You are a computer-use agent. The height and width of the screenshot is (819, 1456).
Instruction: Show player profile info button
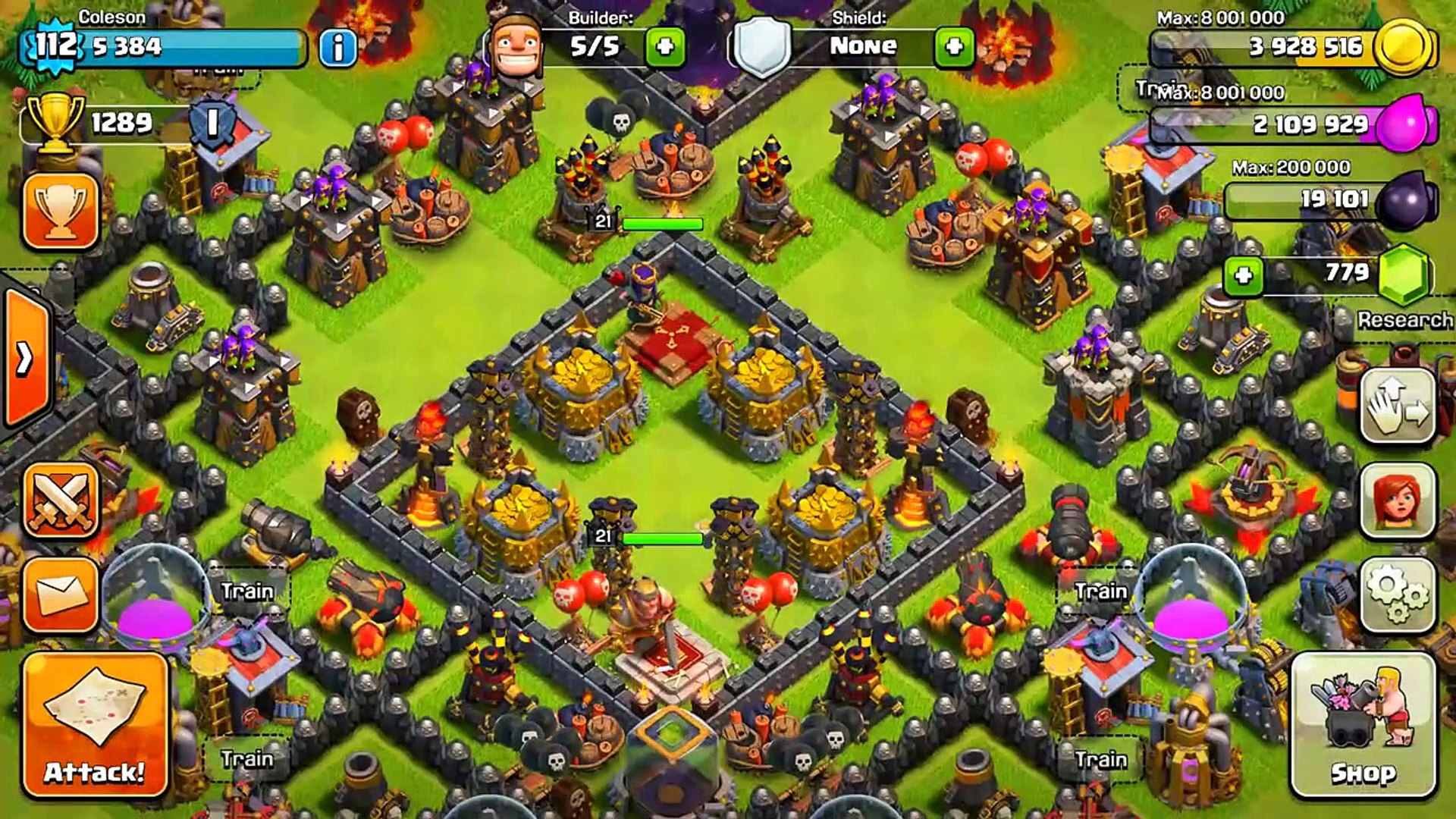337,48
